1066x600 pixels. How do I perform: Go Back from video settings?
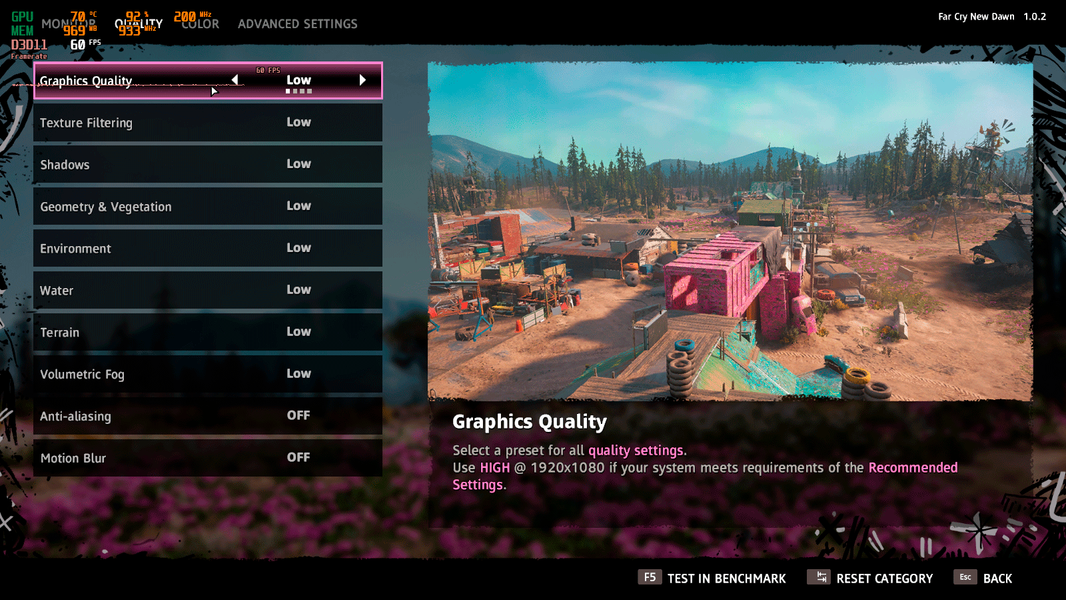(x=984, y=578)
